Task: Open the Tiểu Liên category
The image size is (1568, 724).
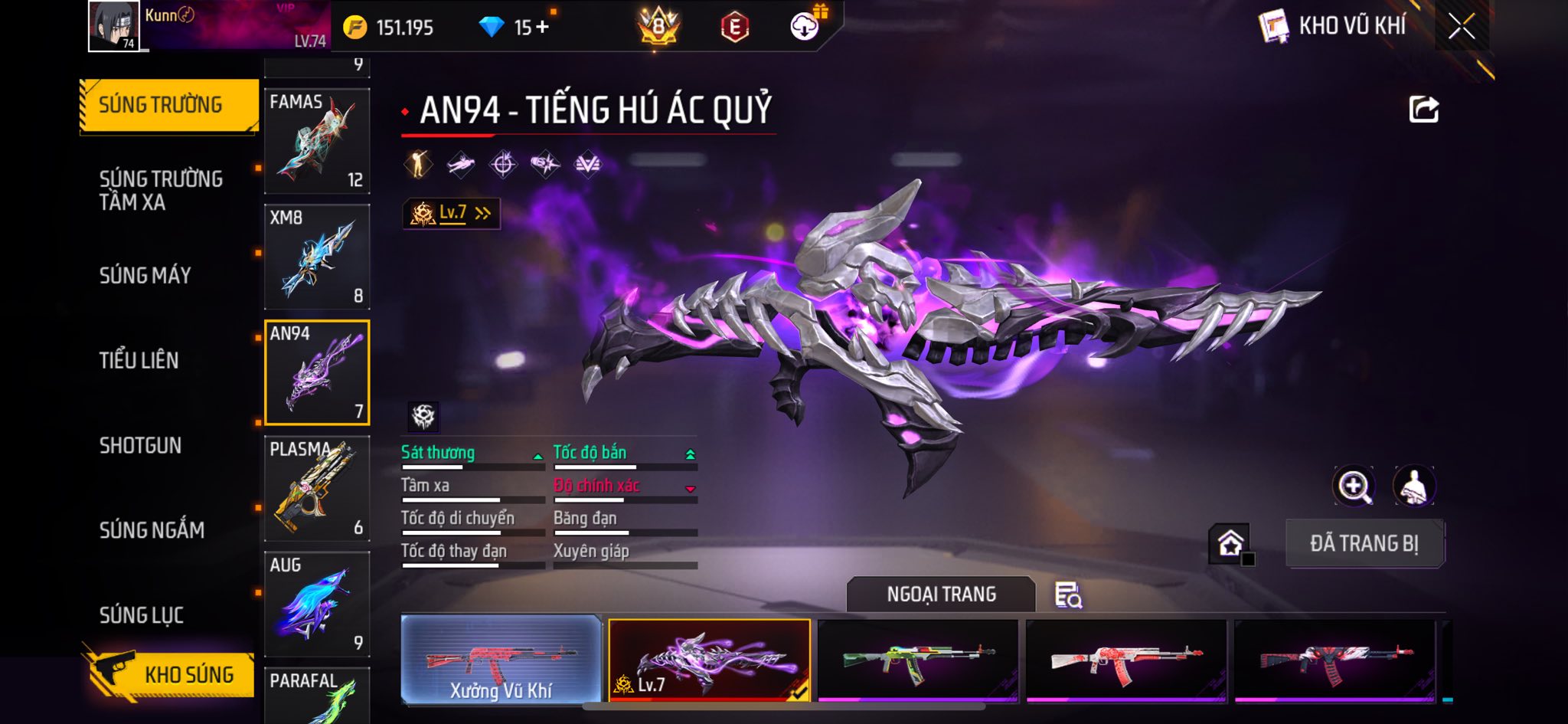Action: coord(139,360)
